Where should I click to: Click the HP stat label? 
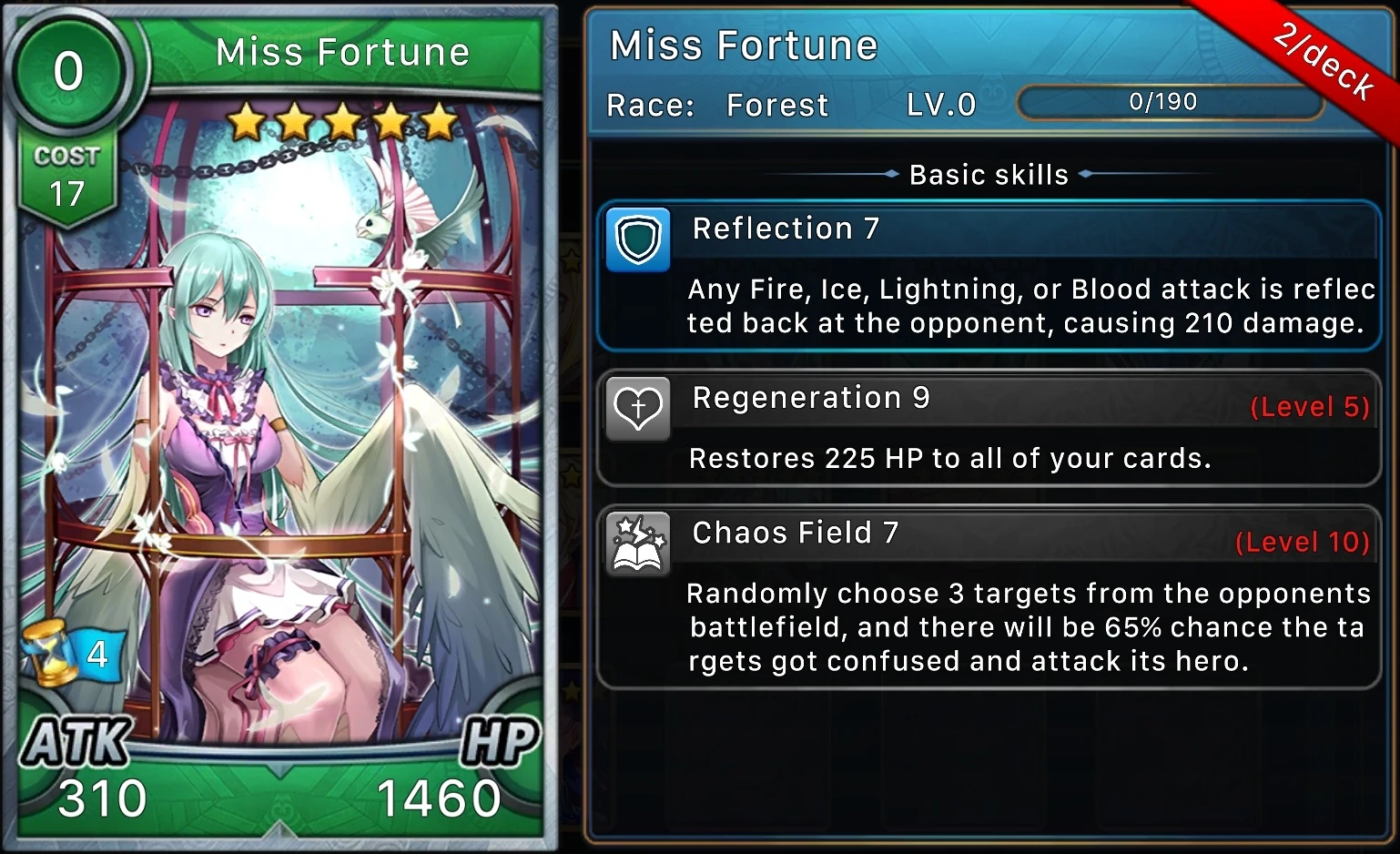pos(496,739)
